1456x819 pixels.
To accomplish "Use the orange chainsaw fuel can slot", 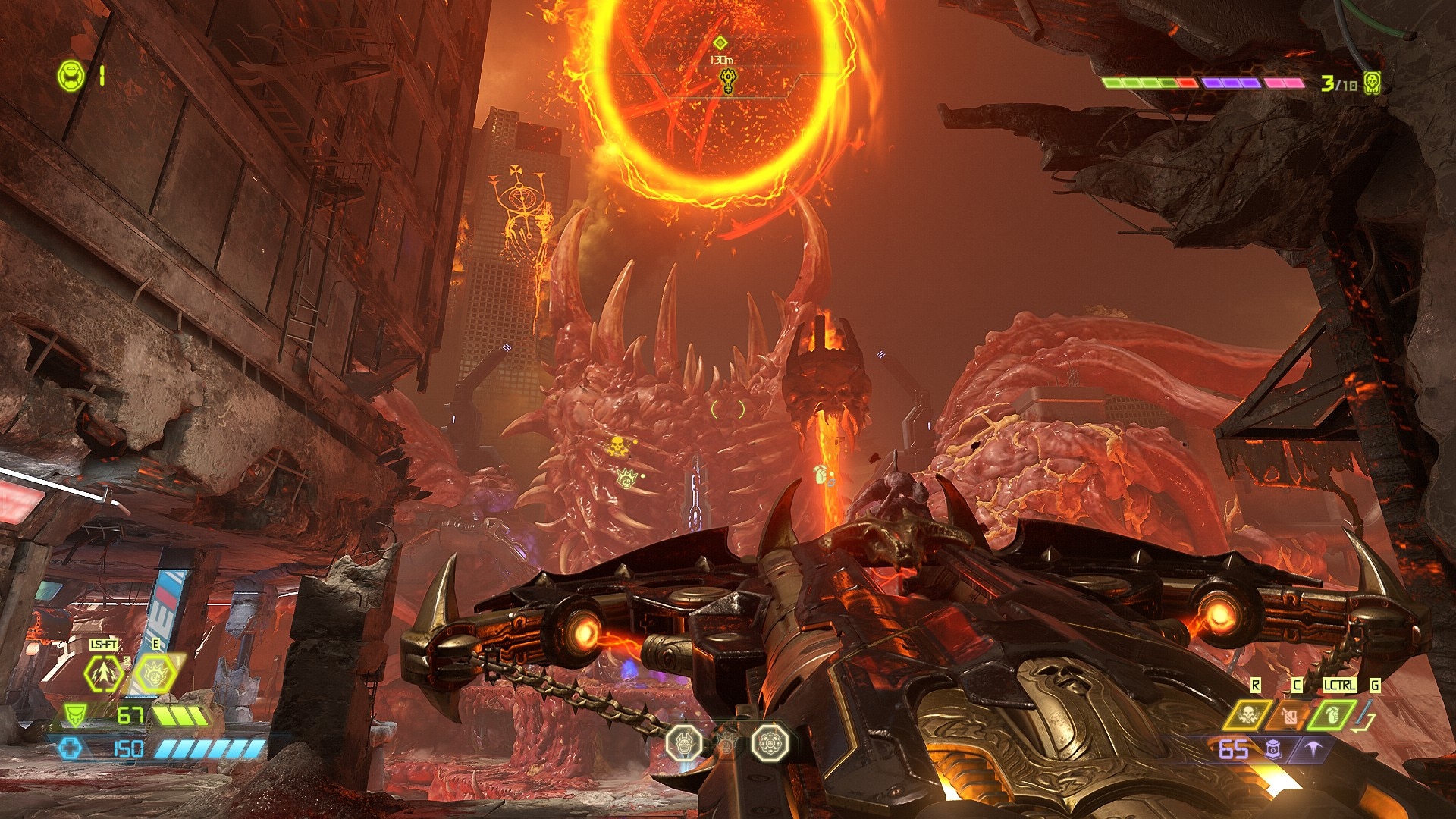I will point(1290,714).
